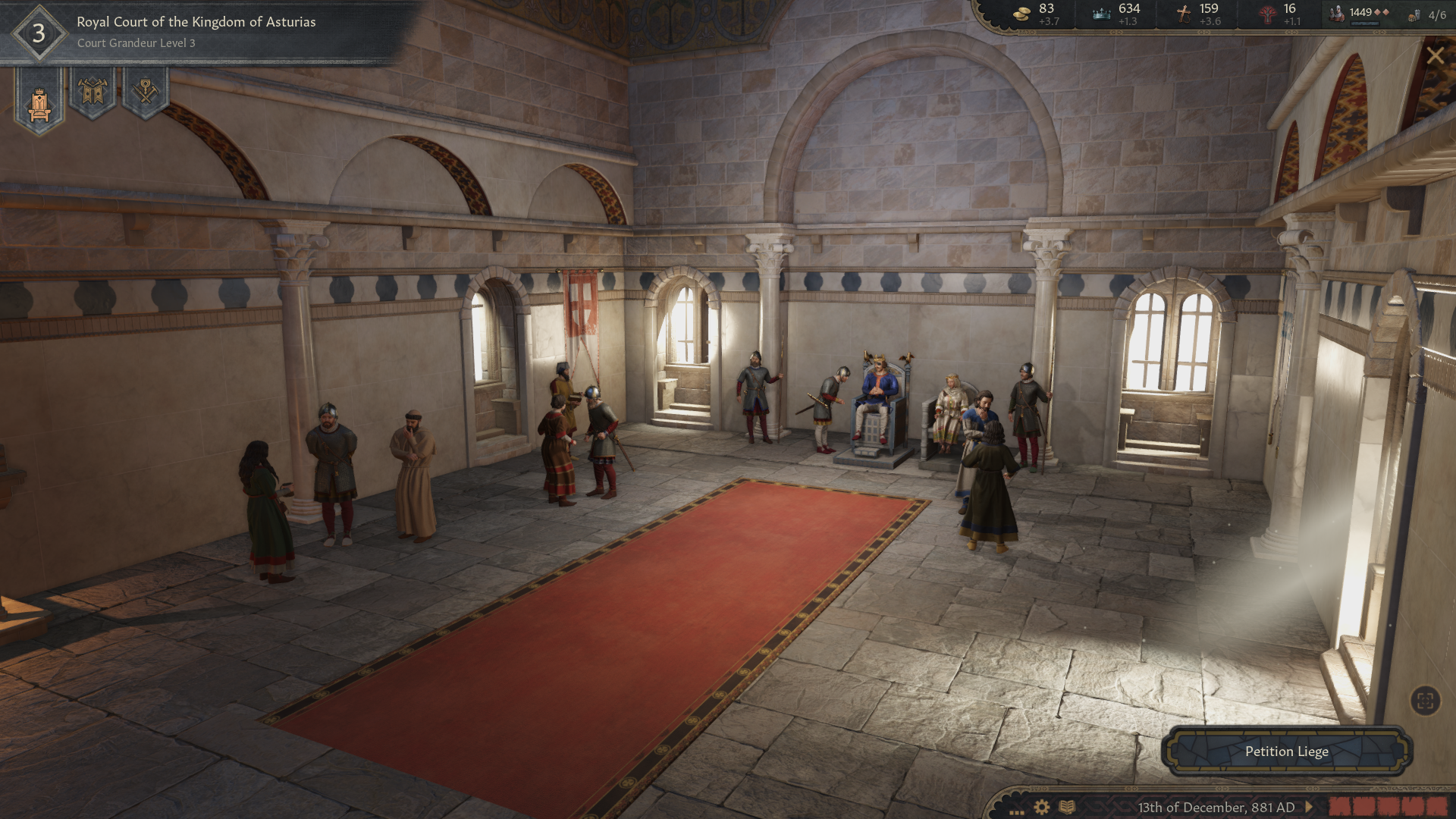The height and width of the screenshot is (819, 1456).
Task: Open the encyclopedia book icon
Action: [x=1067, y=807]
